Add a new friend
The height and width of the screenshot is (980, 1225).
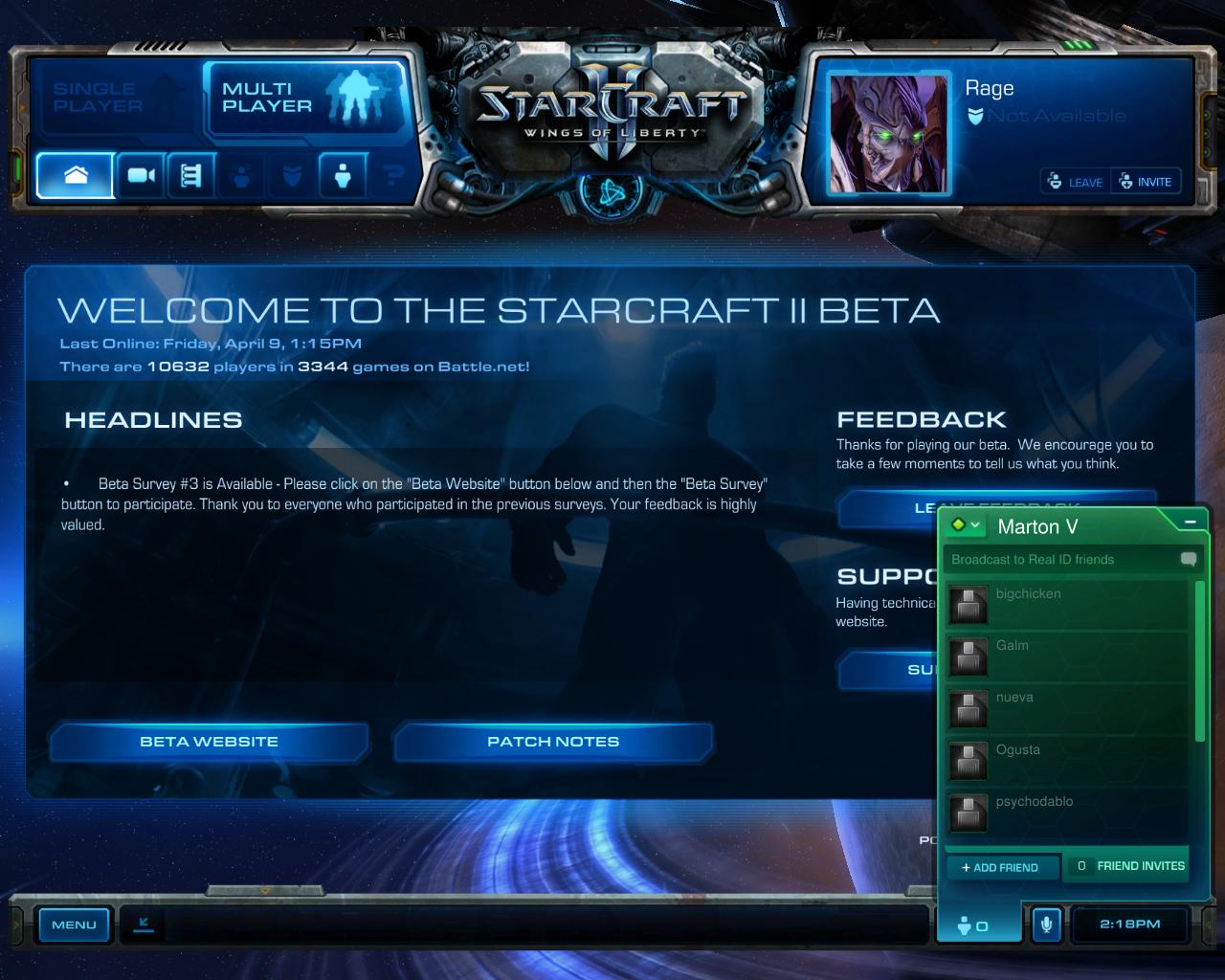click(1001, 867)
